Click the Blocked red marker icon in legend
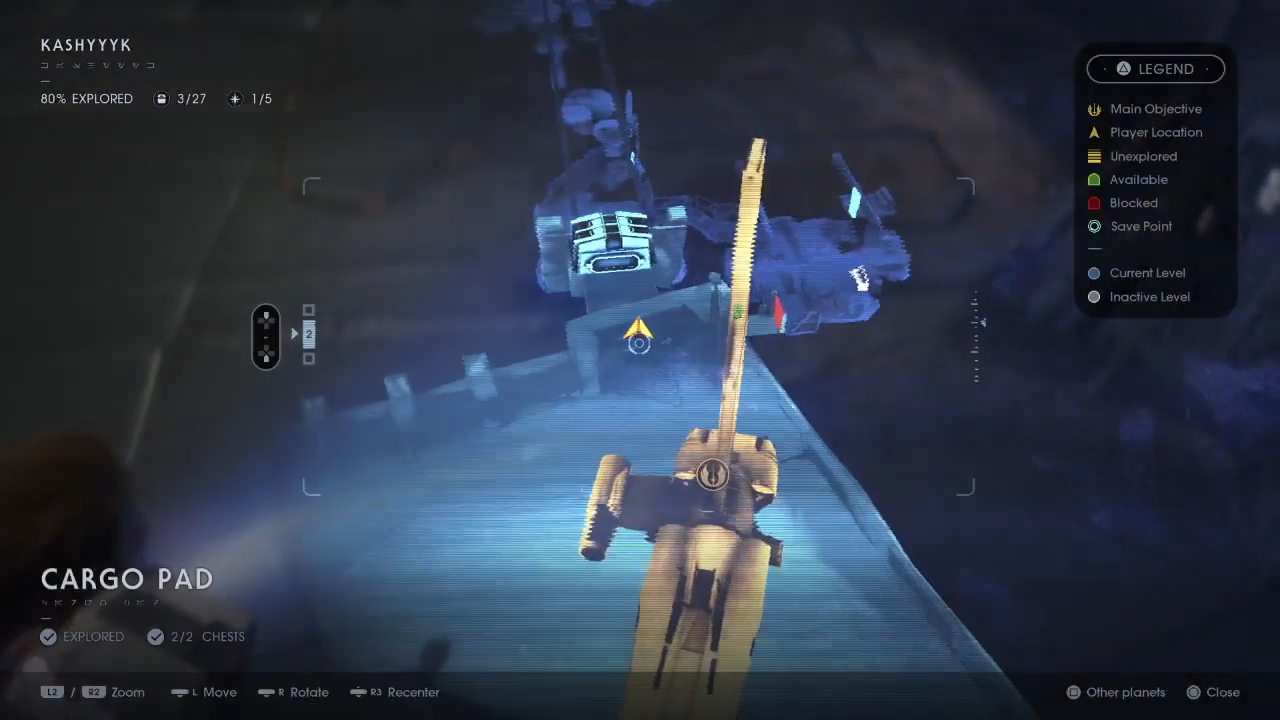The width and height of the screenshot is (1280, 720). (x=1094, y=203)
